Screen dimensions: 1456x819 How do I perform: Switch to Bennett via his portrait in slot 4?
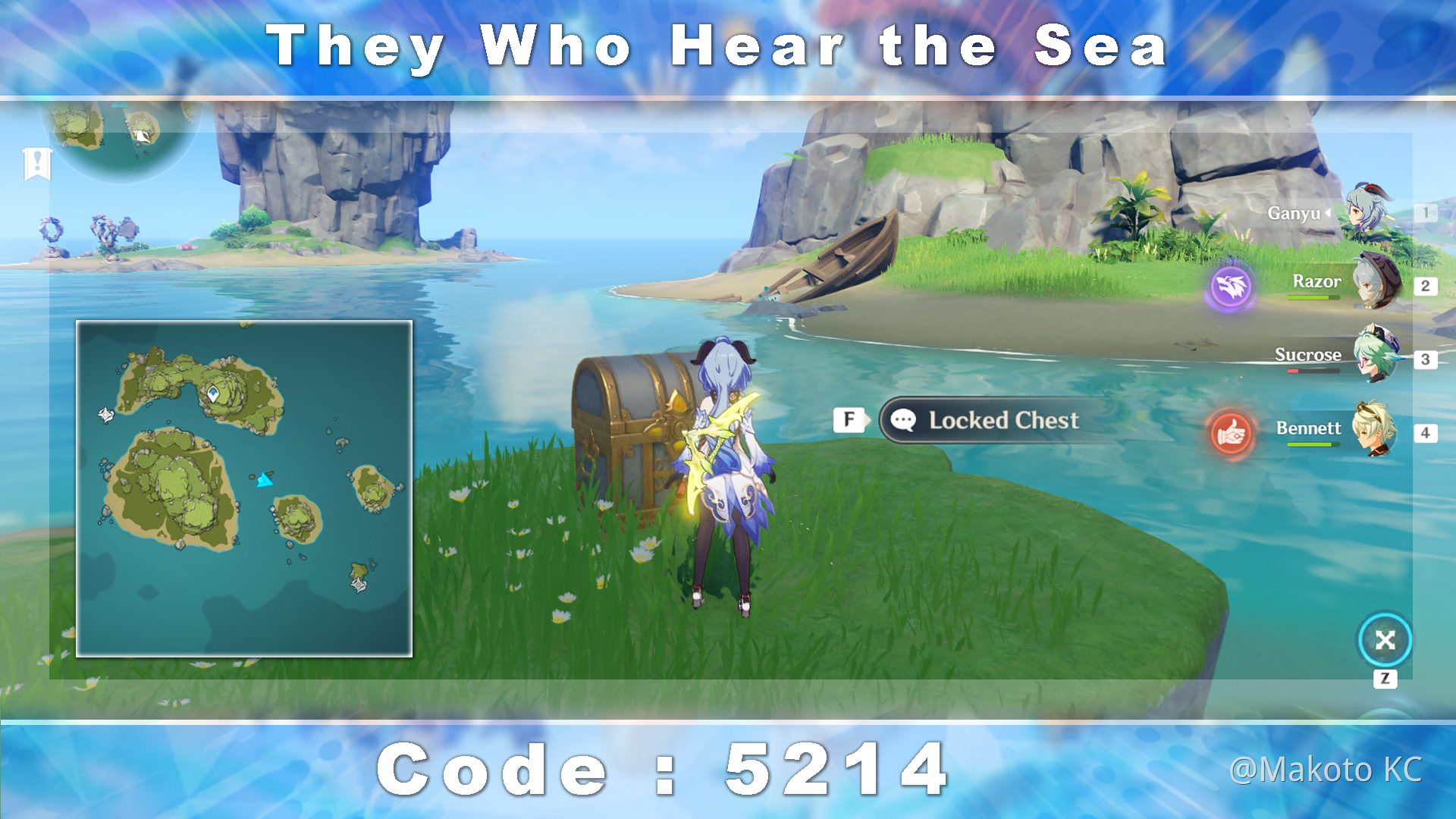1373,428
